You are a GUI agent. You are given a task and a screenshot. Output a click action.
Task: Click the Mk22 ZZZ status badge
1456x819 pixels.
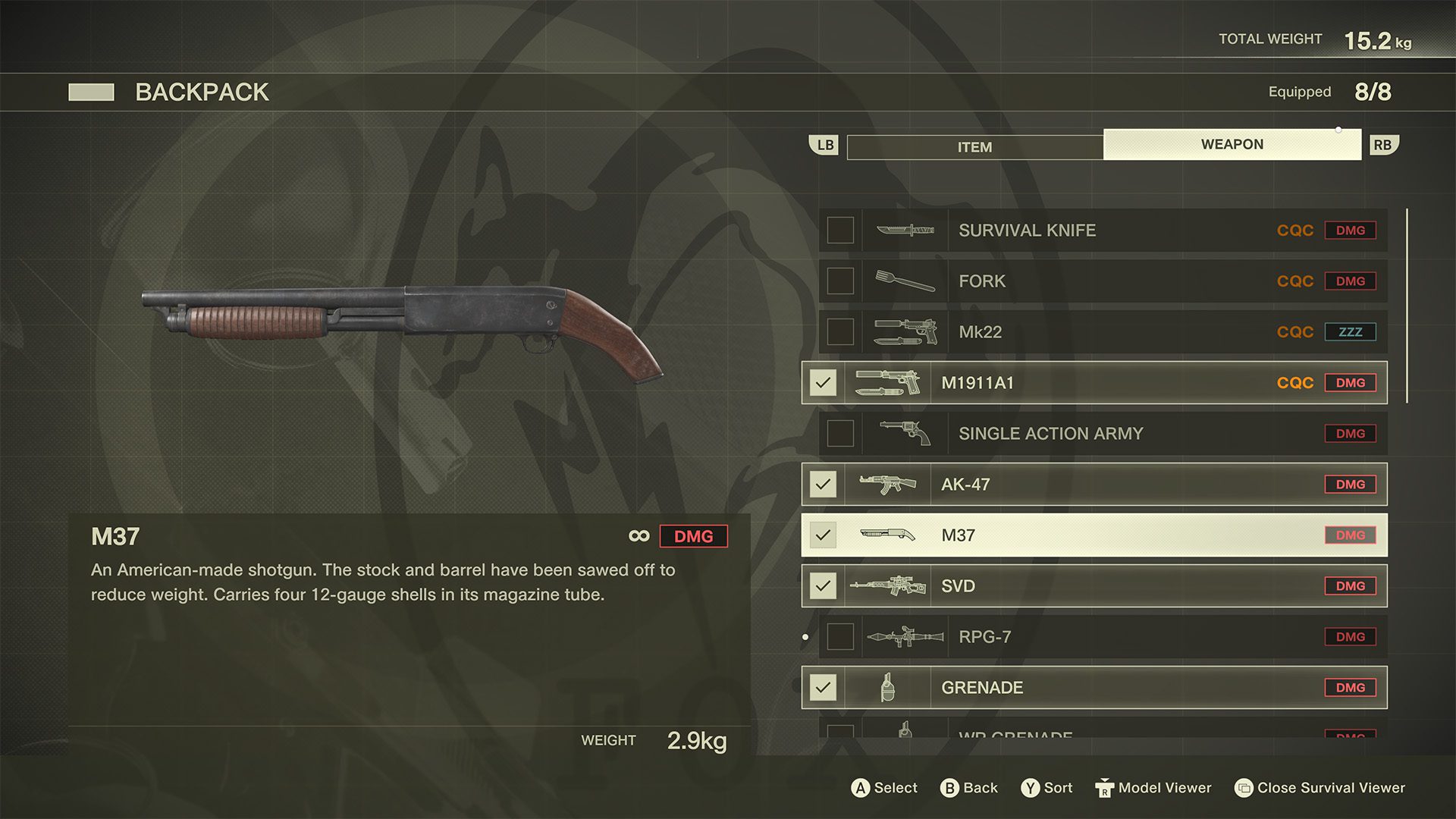(x=1352, y=331)
